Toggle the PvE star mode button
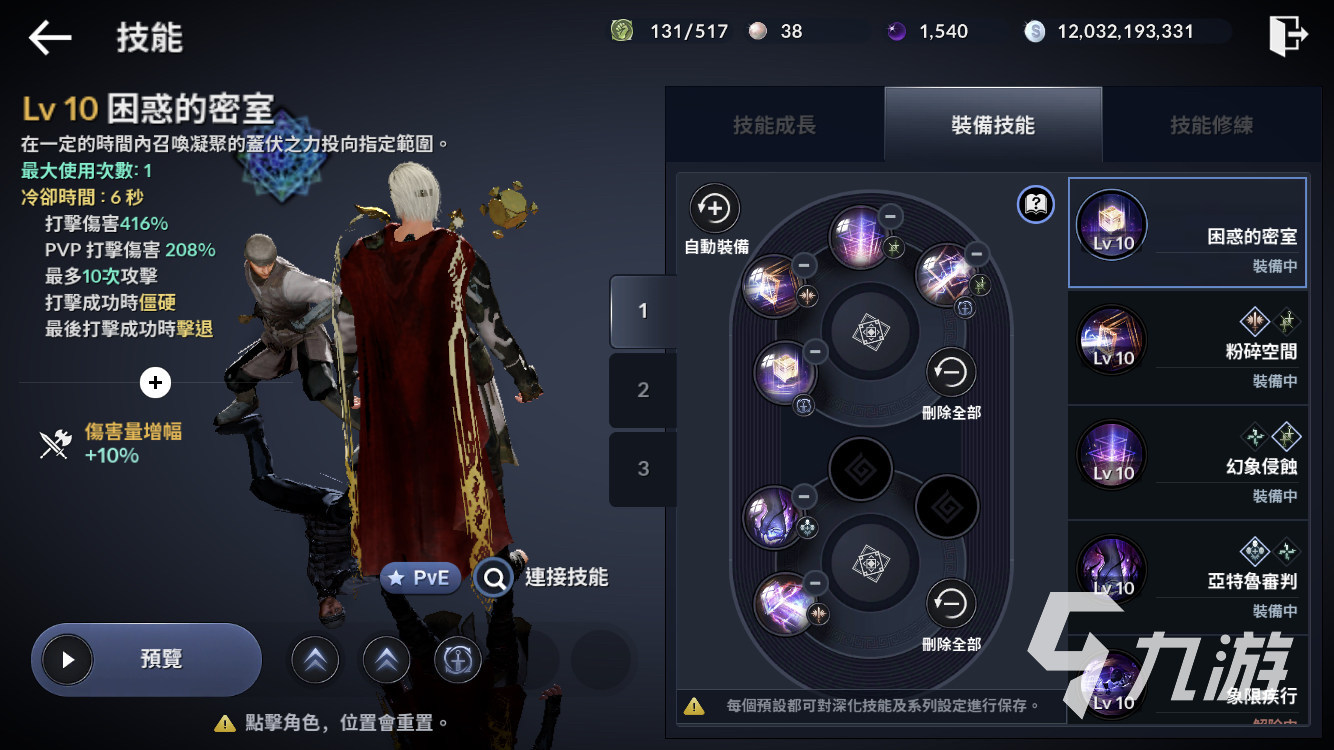Viewport: 1334px width, 750px height. coord(420,578)
